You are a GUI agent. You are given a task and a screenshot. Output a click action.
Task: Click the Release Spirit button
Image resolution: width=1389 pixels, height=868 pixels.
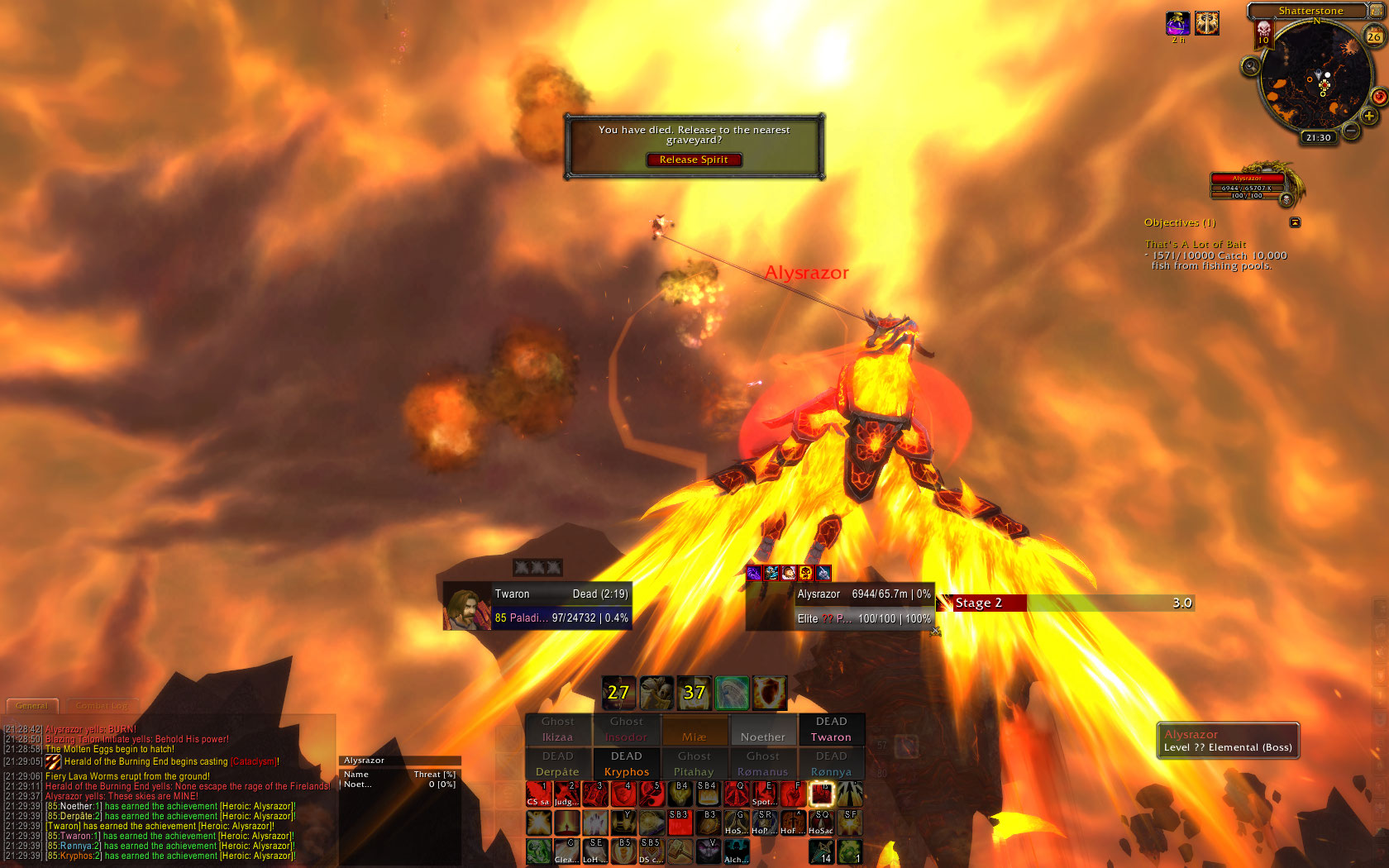point(694,160)
